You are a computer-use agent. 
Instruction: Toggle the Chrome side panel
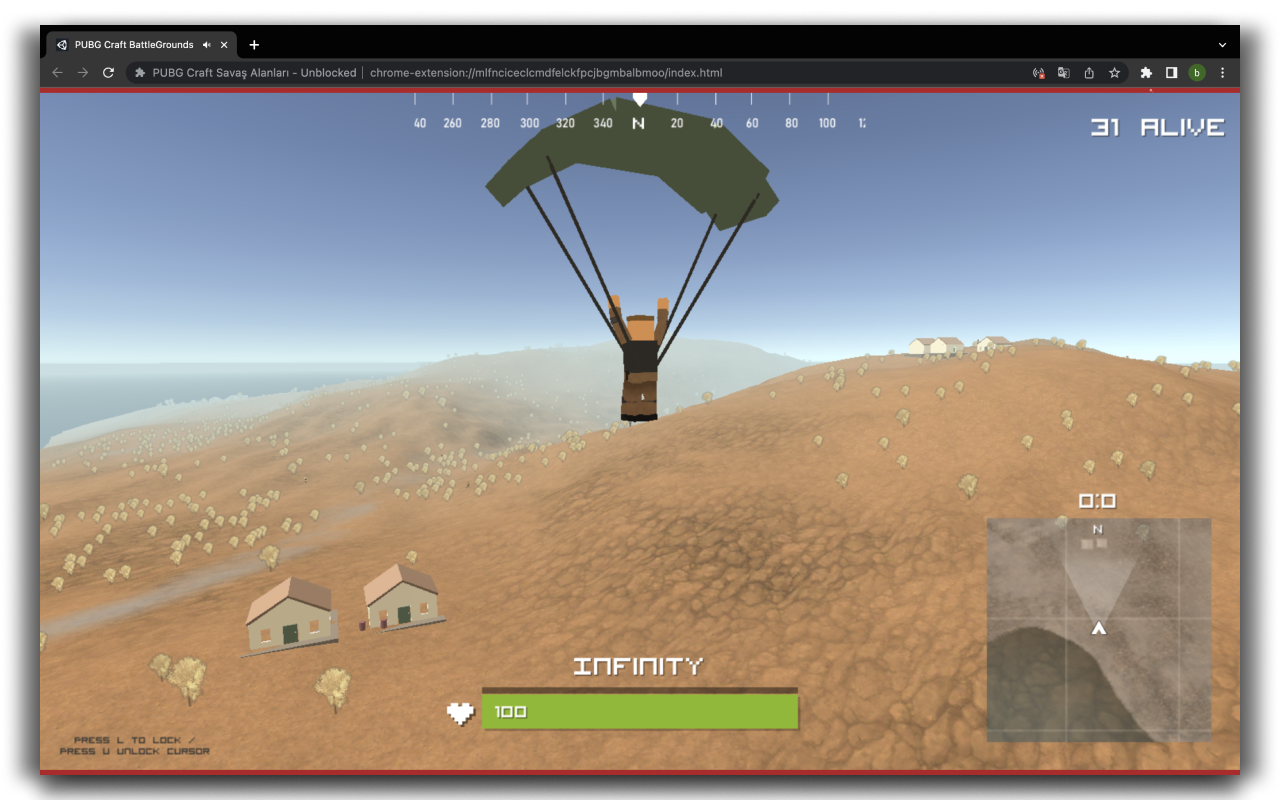pyautogui.click(x=1171, y=72)
